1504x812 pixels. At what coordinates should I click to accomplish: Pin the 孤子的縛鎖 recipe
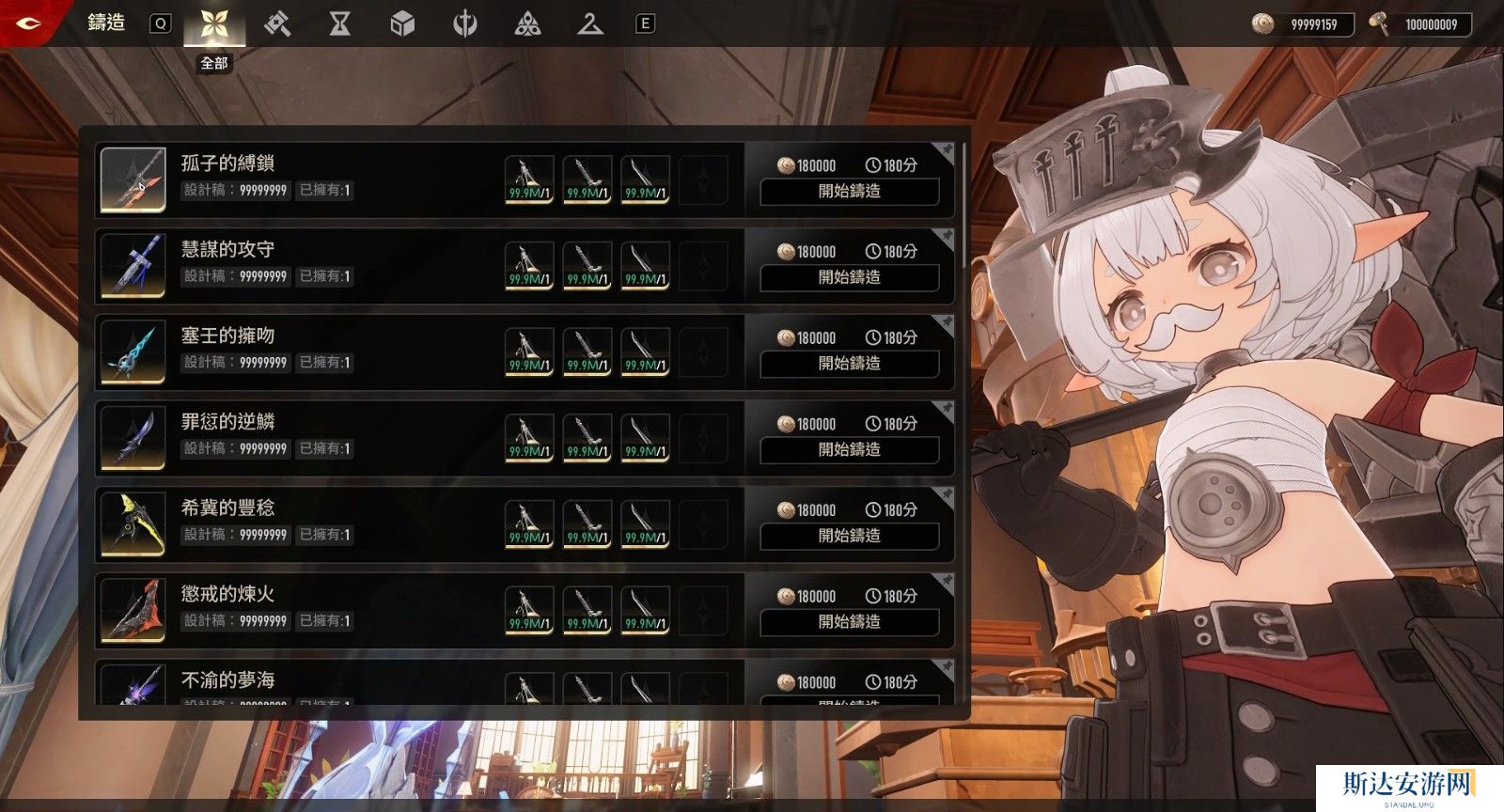point(944,150)
